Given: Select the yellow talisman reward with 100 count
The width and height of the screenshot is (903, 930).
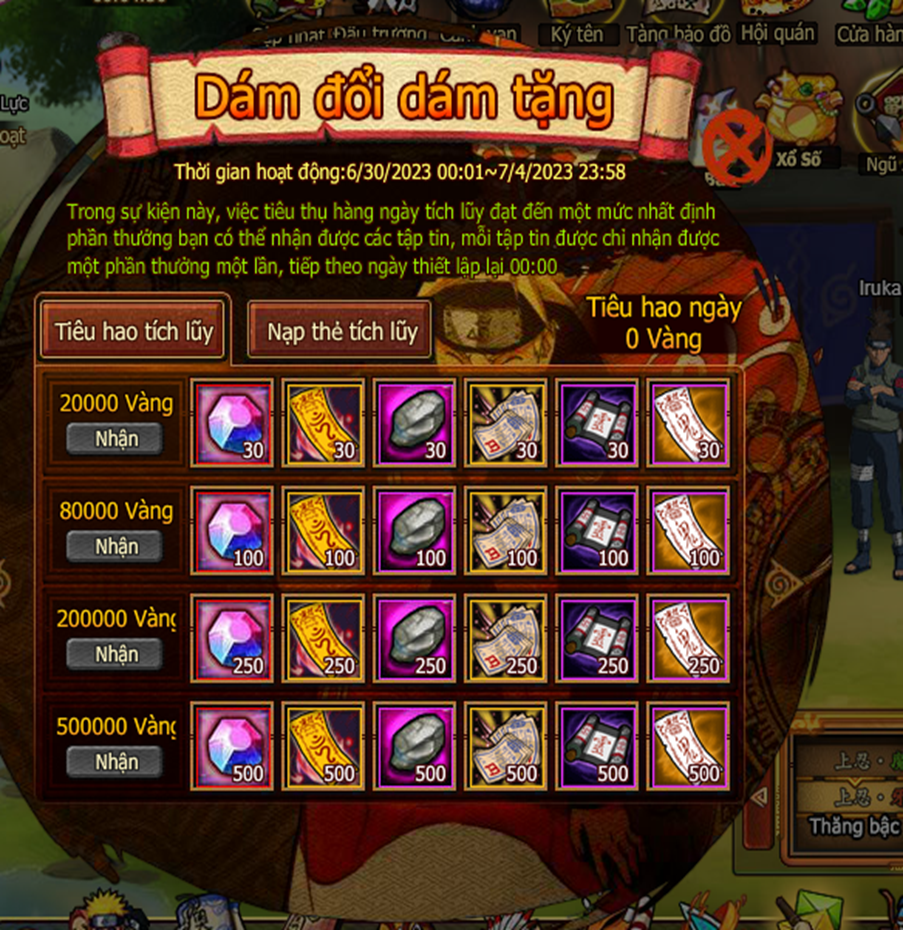Looking at the screenshot, I should (323, 531).
